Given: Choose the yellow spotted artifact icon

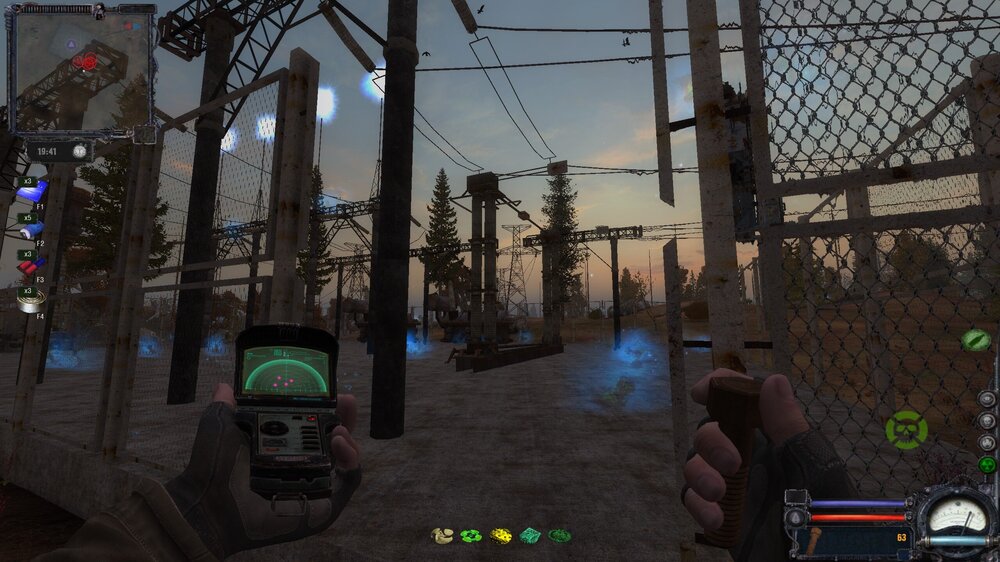Looking at the screenshot, I should (501, 536).
